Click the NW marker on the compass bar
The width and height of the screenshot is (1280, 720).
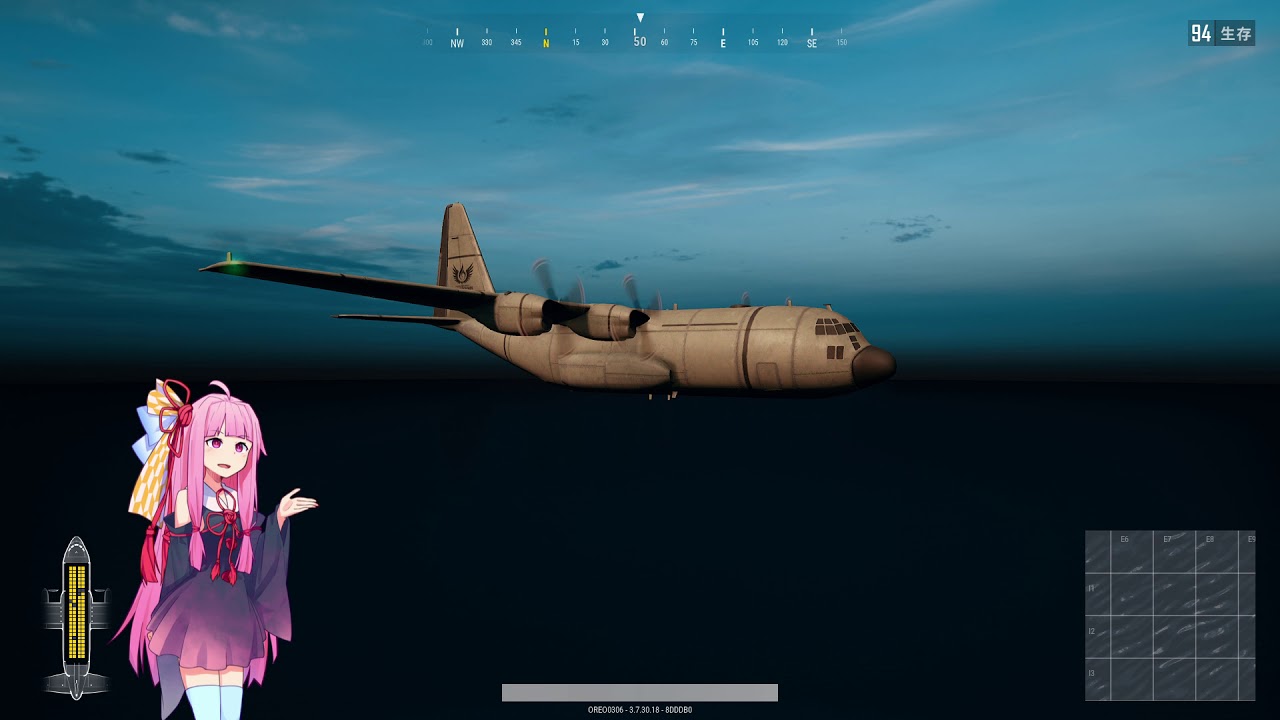click(456, 41)
